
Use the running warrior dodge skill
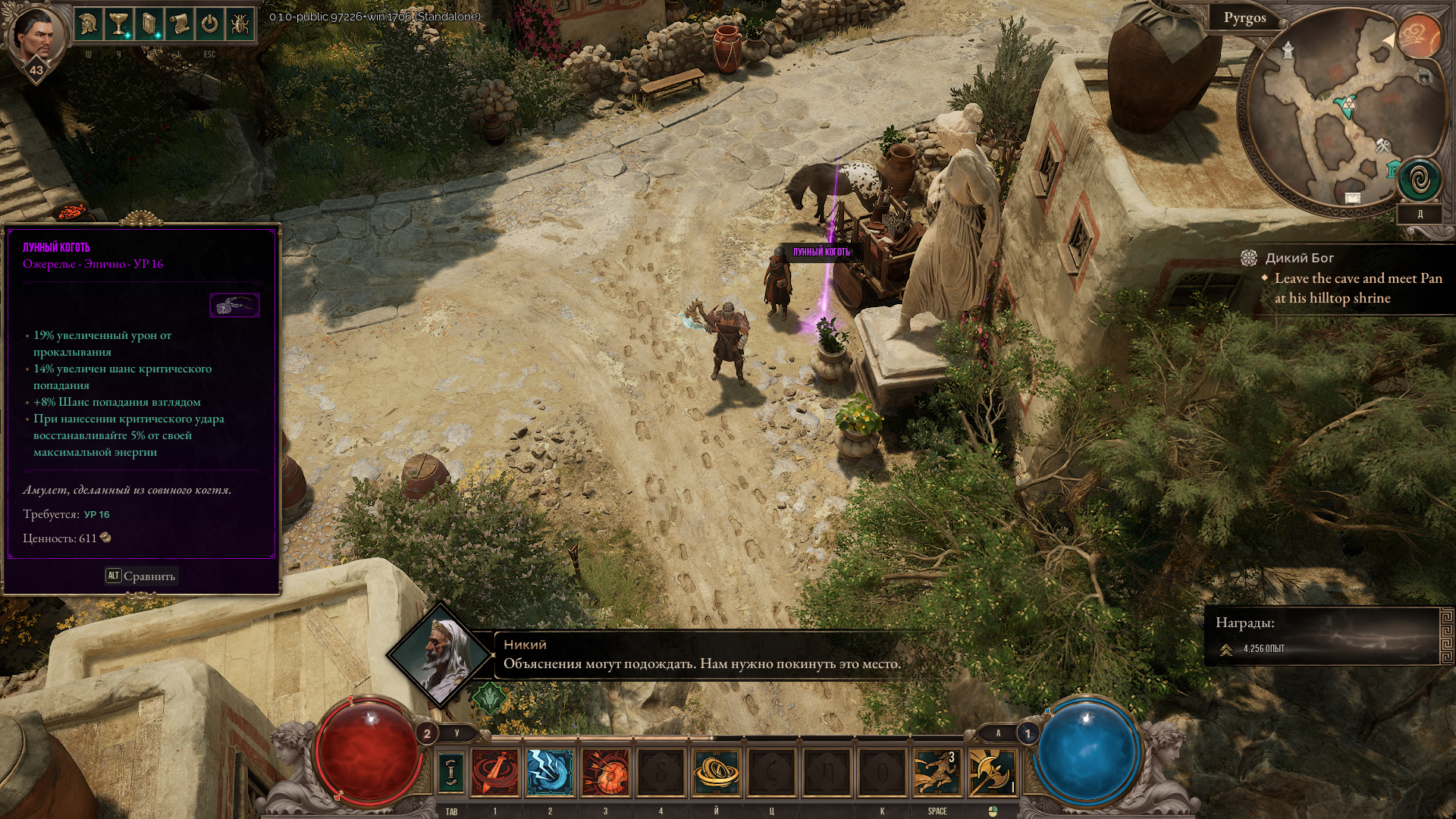point(937,772)
